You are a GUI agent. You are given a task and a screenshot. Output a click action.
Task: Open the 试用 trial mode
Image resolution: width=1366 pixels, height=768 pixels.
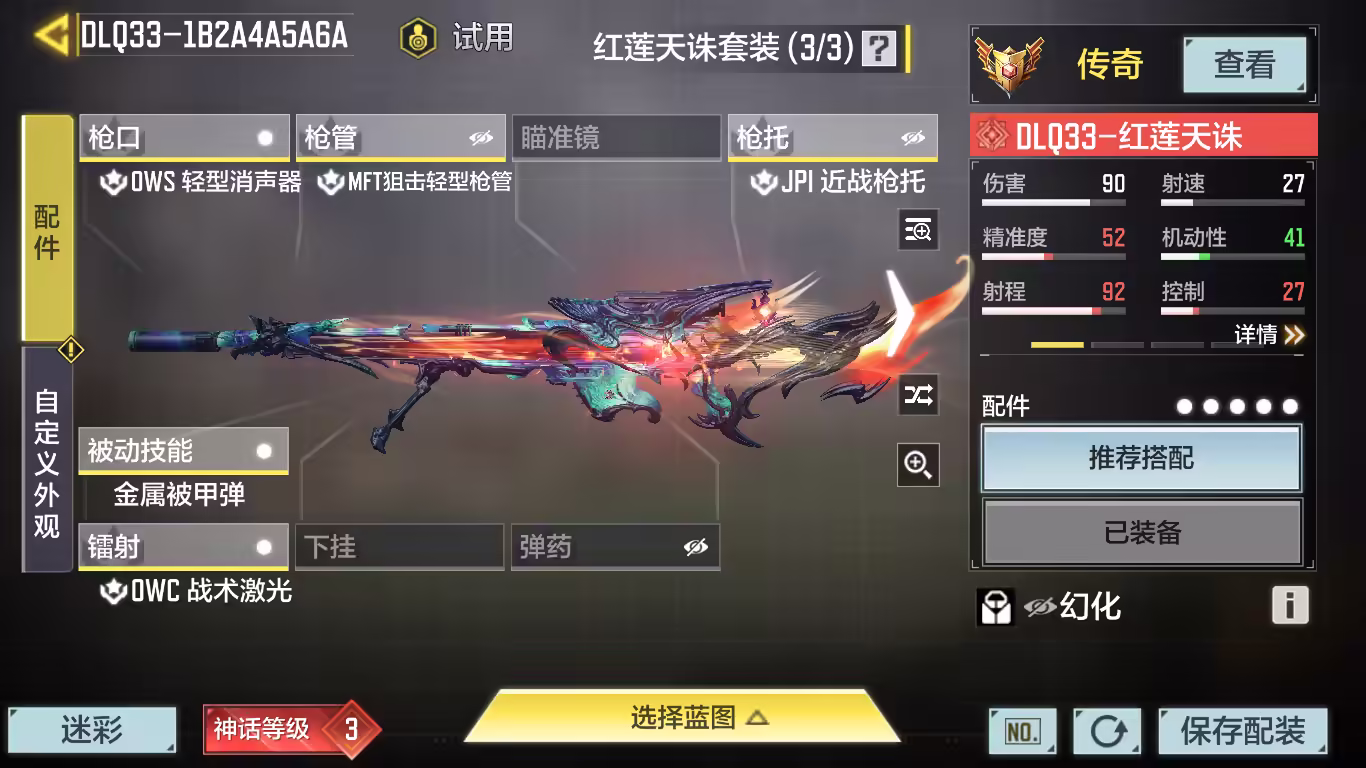[457, 38]
